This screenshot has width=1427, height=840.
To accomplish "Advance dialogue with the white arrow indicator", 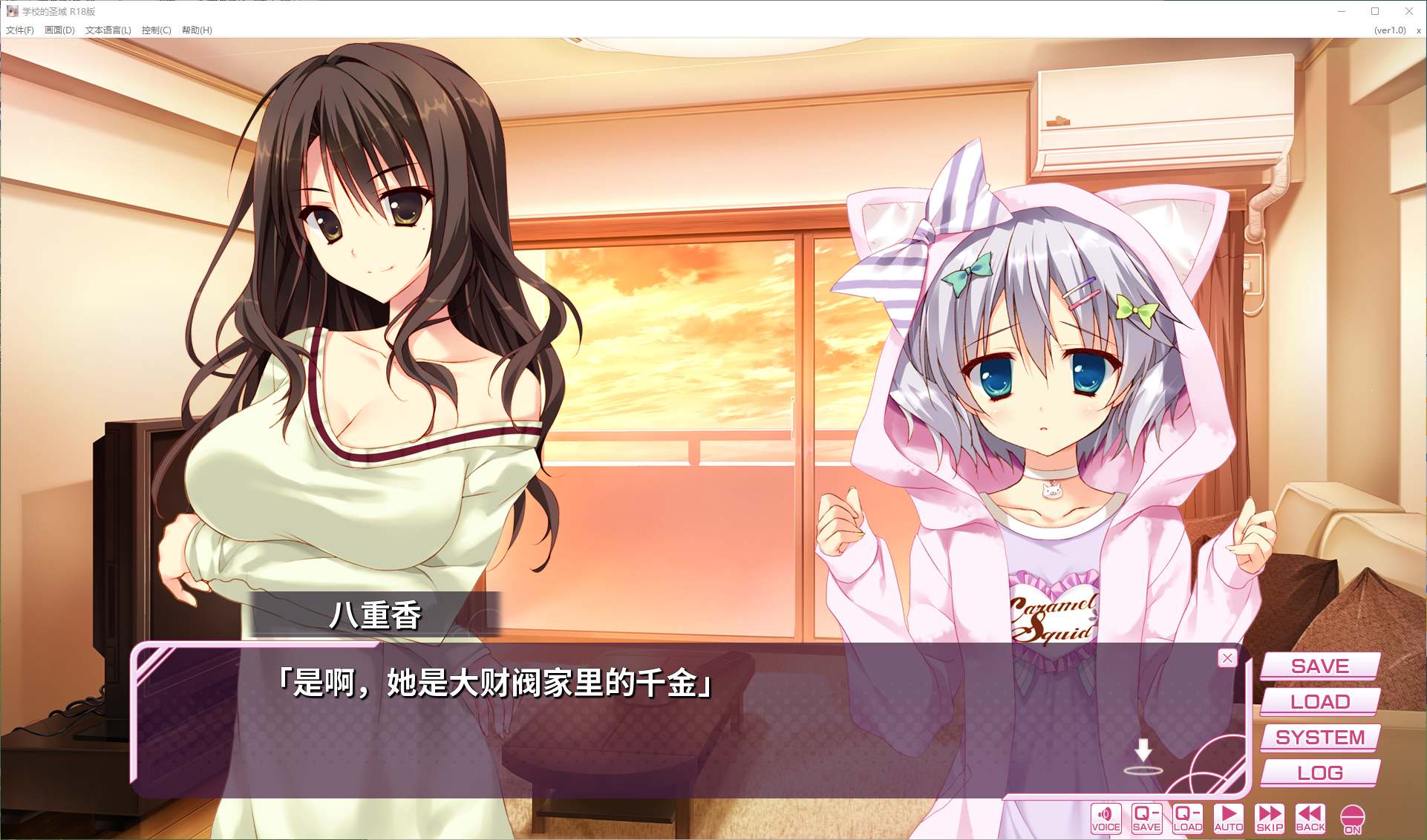I will click(1143, 753).
